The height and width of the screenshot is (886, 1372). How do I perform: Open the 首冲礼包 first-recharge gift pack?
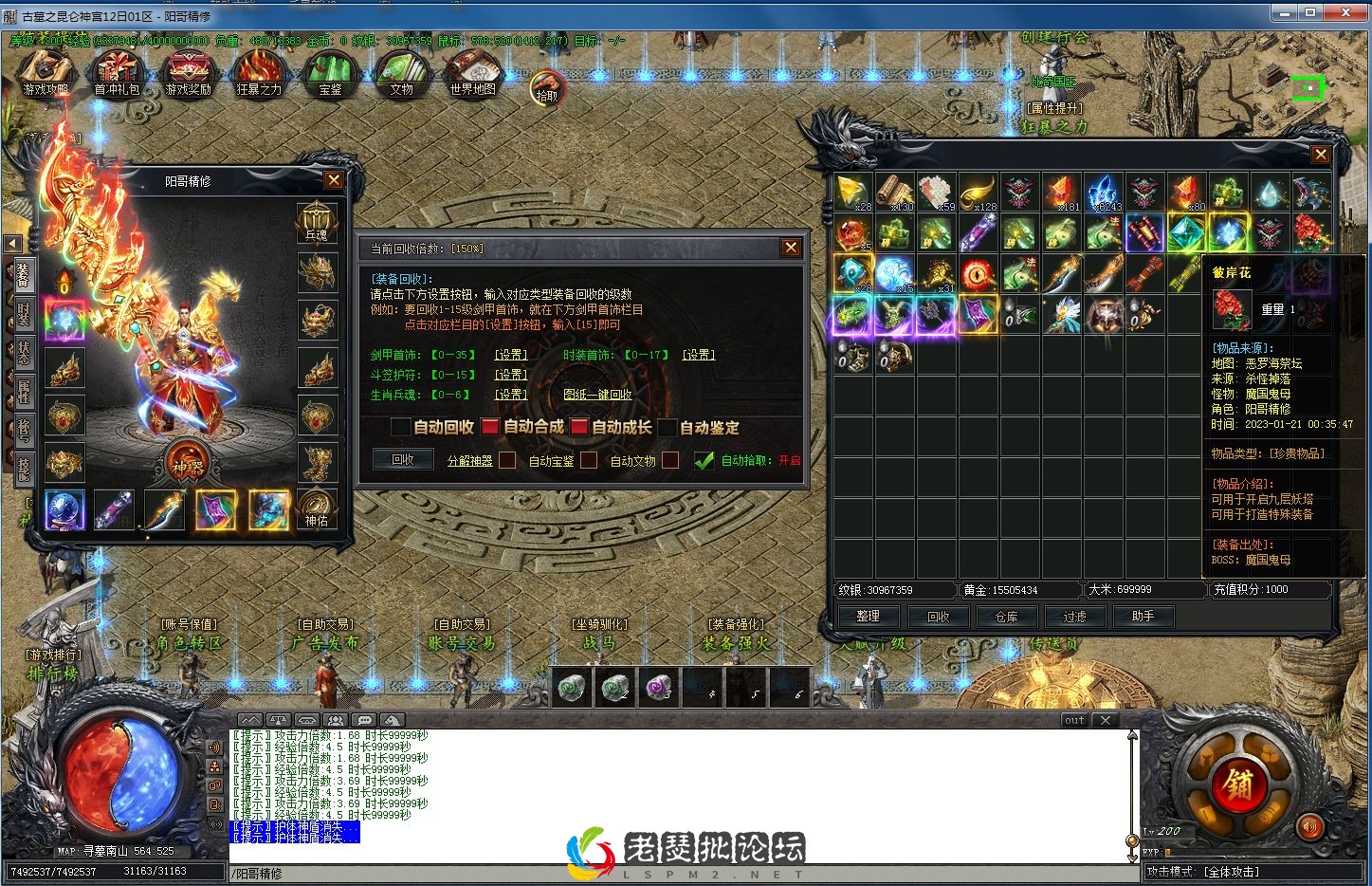(117, 72)
